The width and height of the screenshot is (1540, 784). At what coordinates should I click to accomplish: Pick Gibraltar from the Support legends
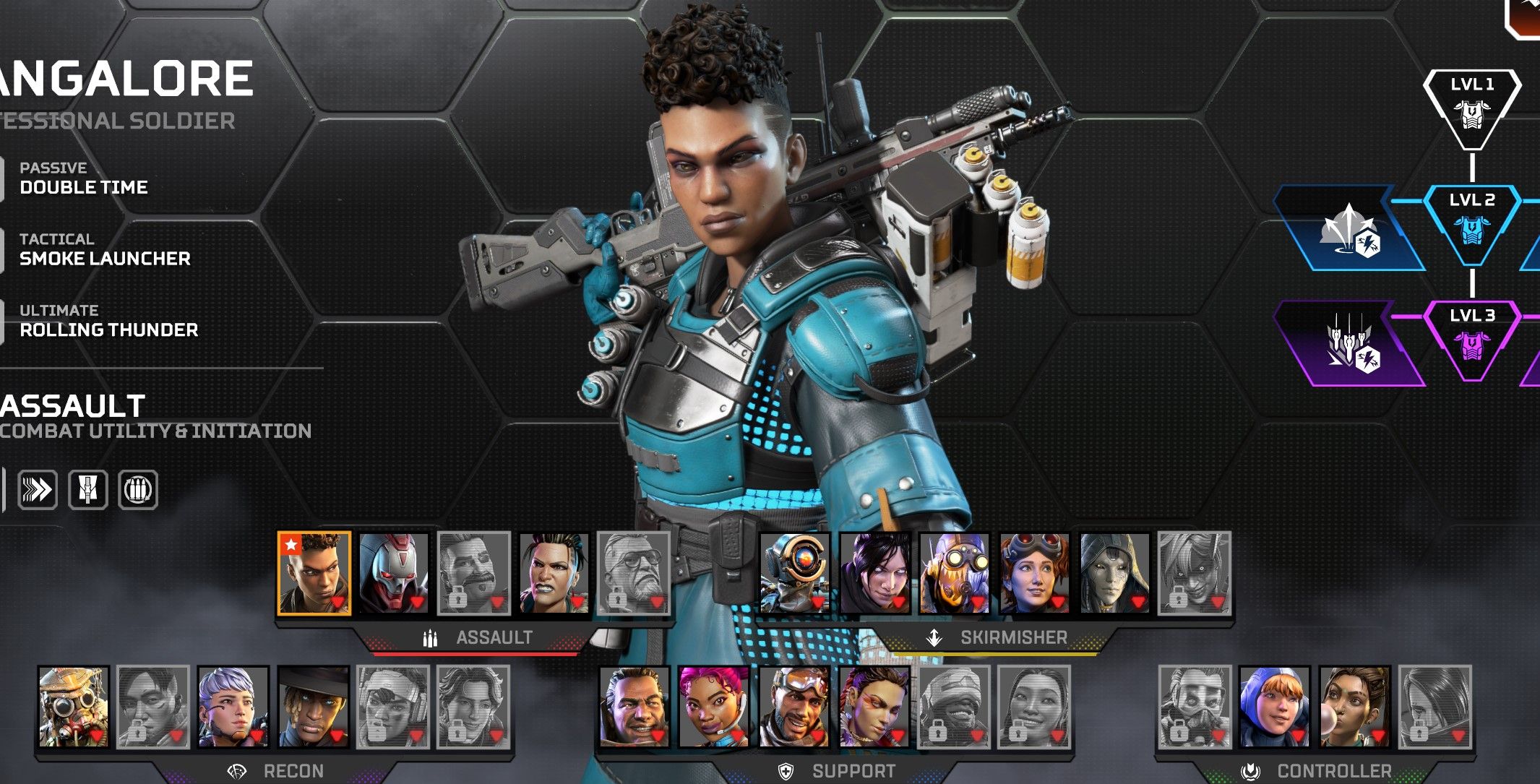pos(634,706)
